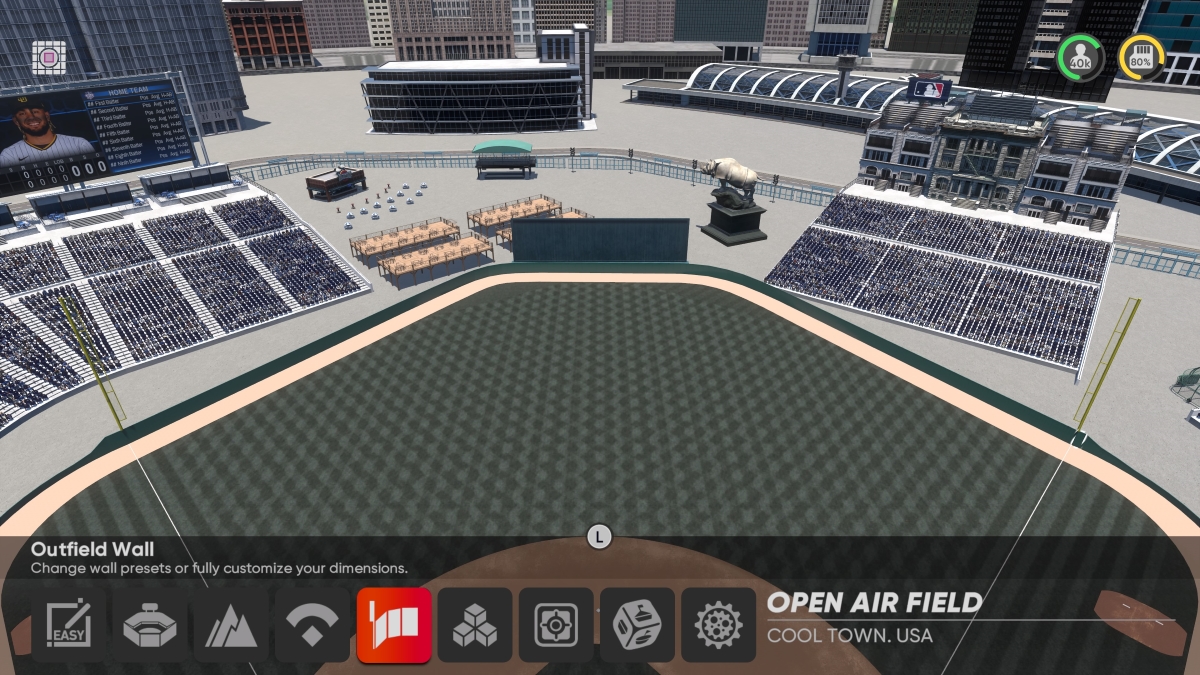The height and width of the screenshot is (675, 1200).
Task: Select the red Outfield Wall tool
Action: coord(394,625)
